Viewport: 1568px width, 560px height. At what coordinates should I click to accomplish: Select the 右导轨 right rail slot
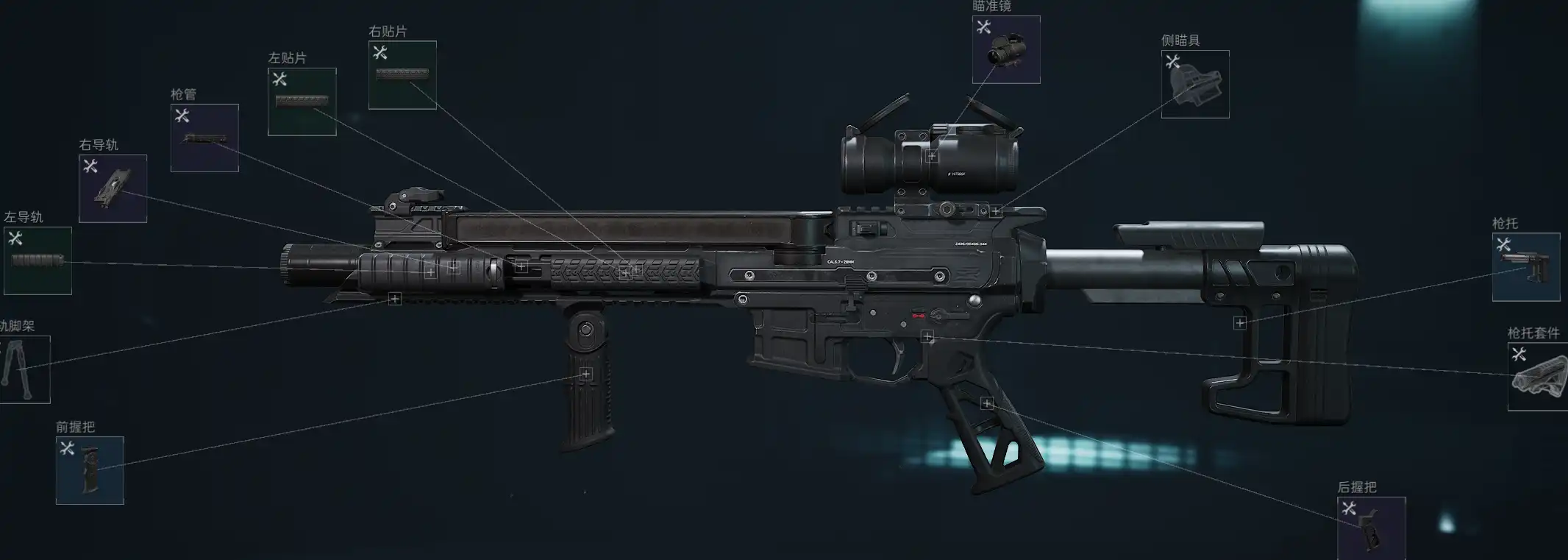tap(113, 188)
